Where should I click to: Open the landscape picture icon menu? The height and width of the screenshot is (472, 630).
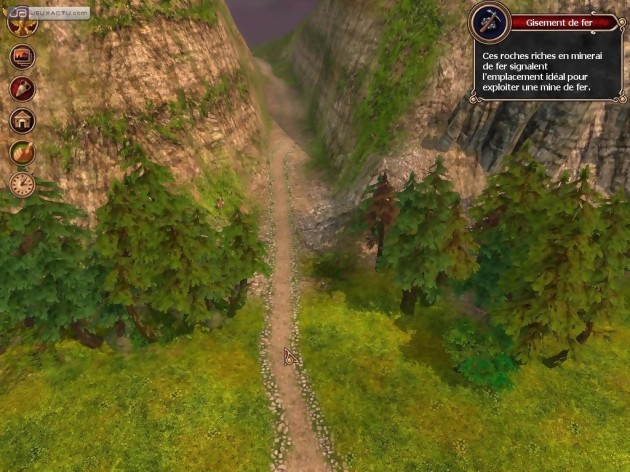(x=22, y=56)
